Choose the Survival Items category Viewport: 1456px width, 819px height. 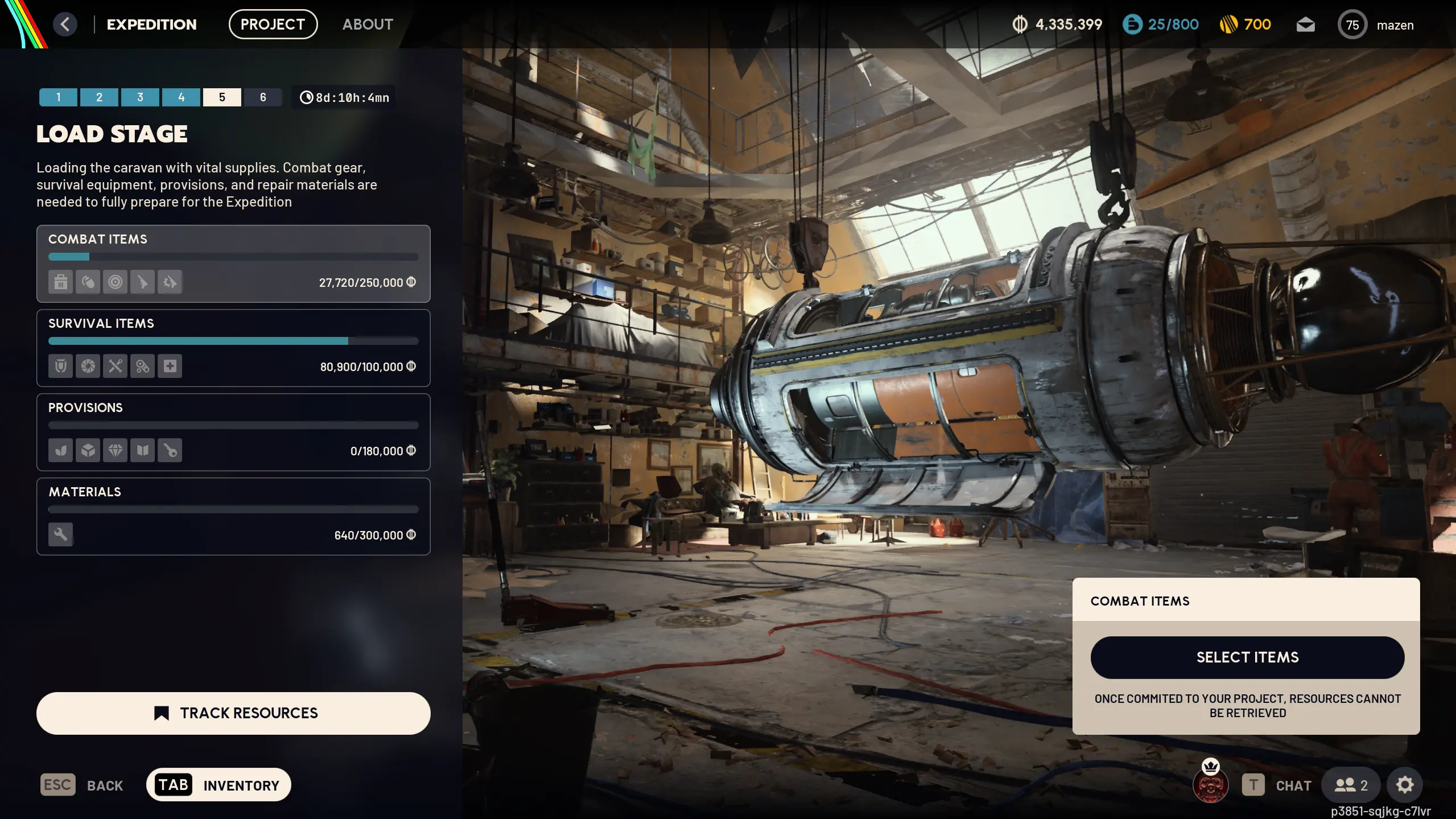tap(233, 348)
